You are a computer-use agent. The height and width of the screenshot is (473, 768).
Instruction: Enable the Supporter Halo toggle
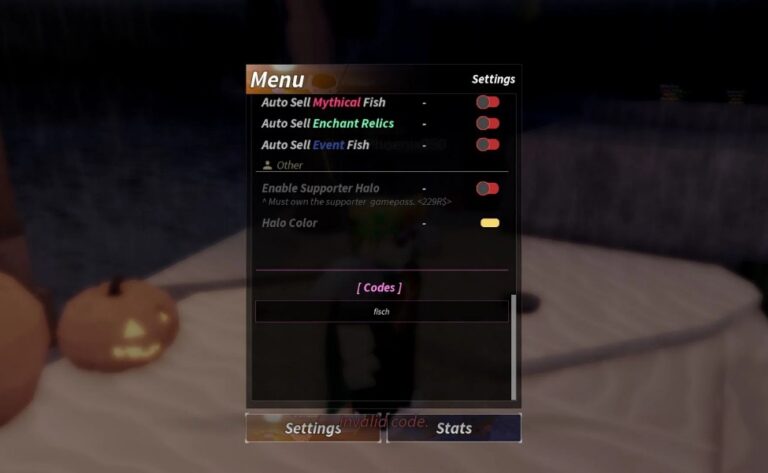pos(487,188)
